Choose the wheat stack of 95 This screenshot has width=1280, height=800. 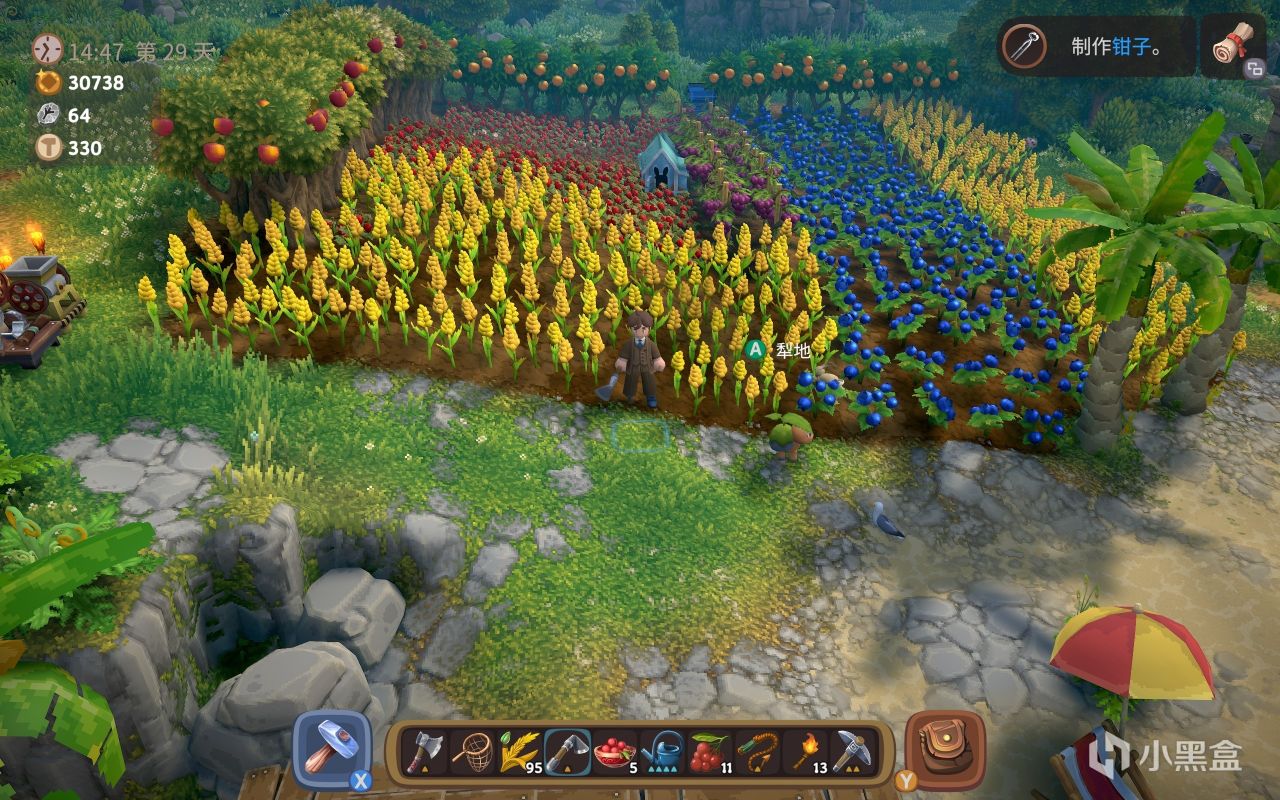tap(518, 751)
